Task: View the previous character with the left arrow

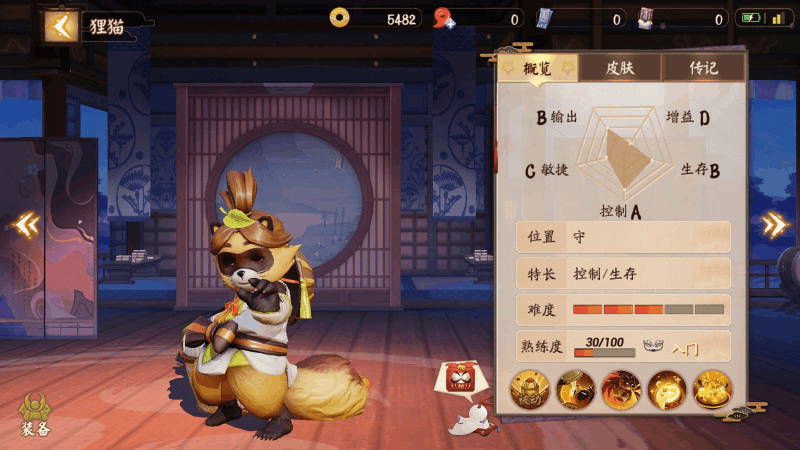Action: [27, 224]
